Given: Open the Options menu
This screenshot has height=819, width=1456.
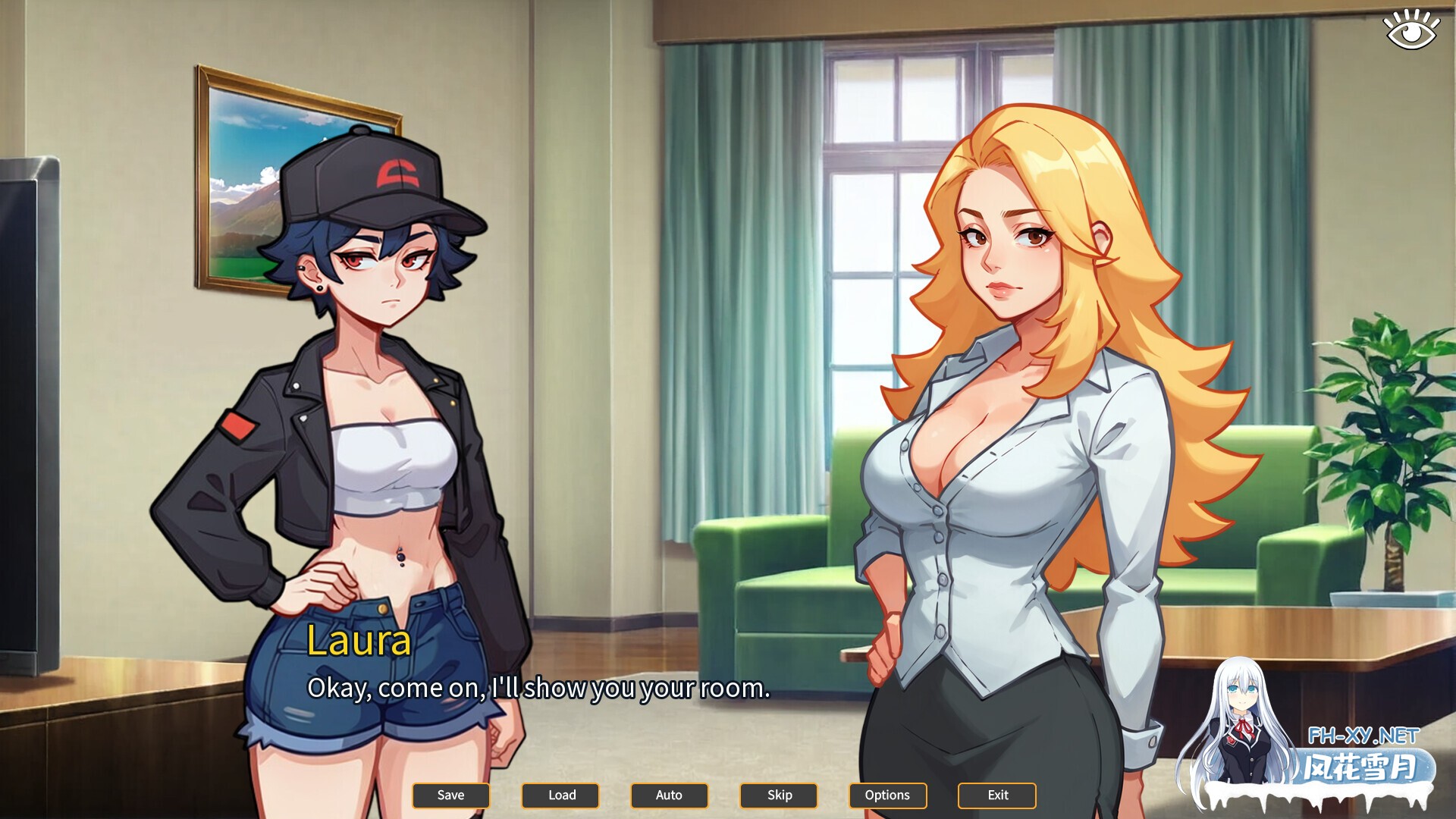Looking at the screenshot, I should coord(887,795).
